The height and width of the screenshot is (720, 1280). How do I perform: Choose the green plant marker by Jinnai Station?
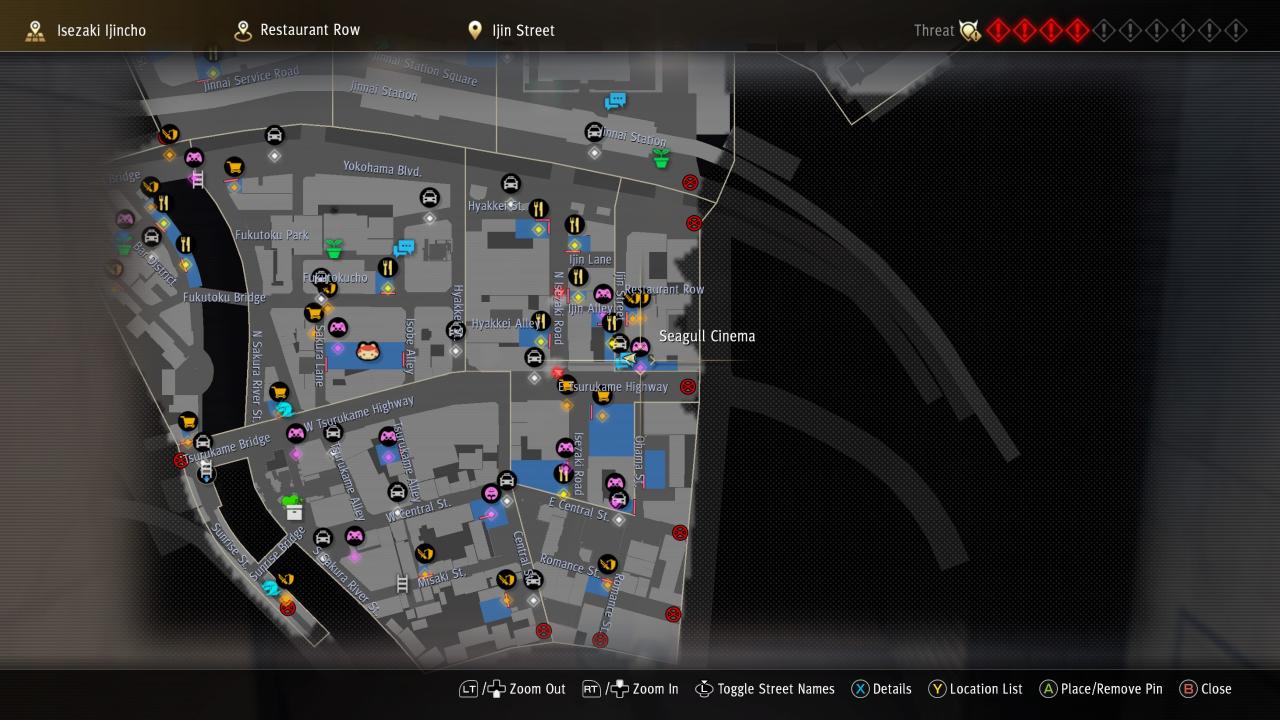pos(660,158)
